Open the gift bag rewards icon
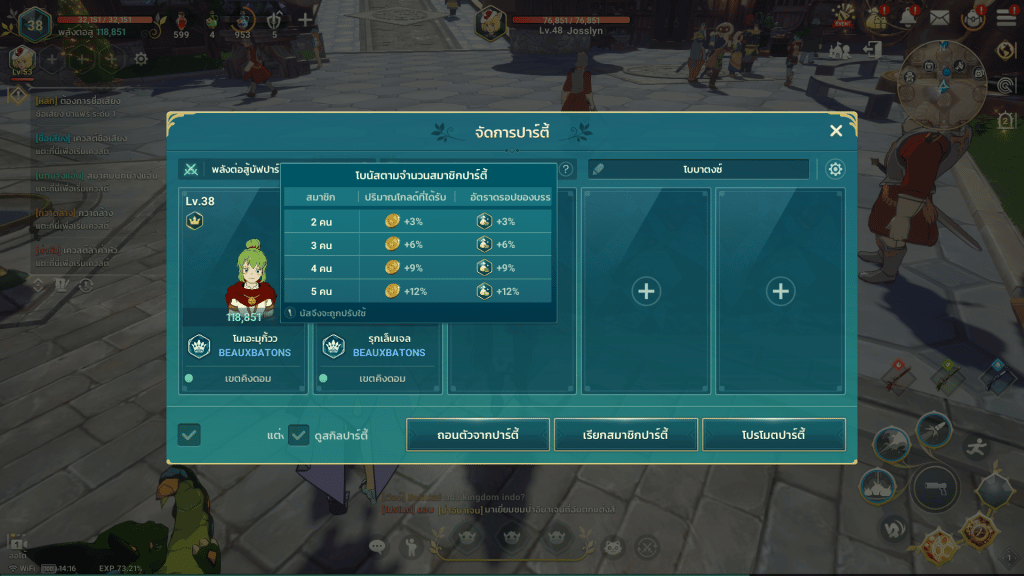1024x576 pixels. coord(878,17)
